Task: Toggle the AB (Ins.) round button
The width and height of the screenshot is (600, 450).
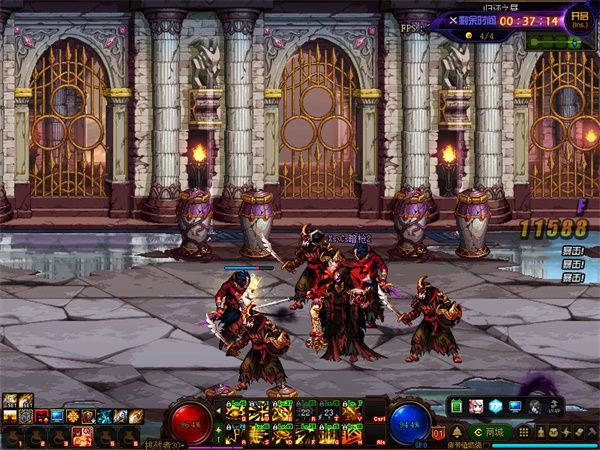Action: point(578,21)
